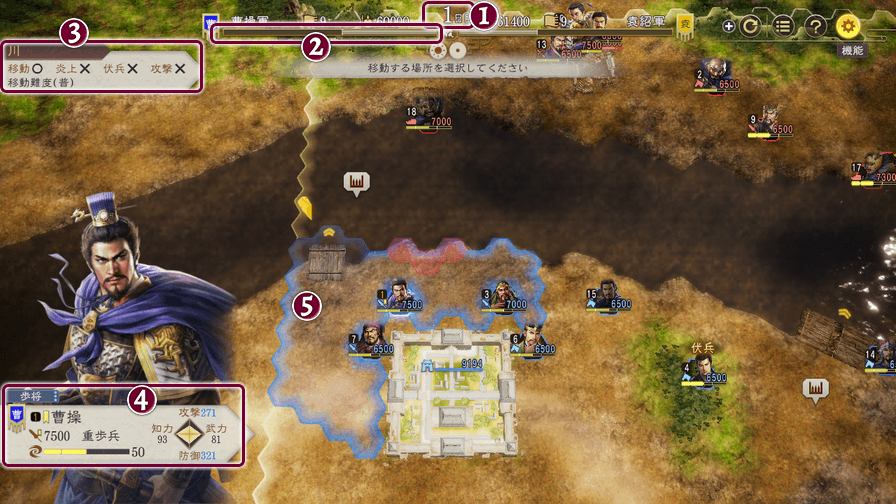The image size is (896, 504).
Task: Select enemy unit number 9
Action: pos(769,120)
